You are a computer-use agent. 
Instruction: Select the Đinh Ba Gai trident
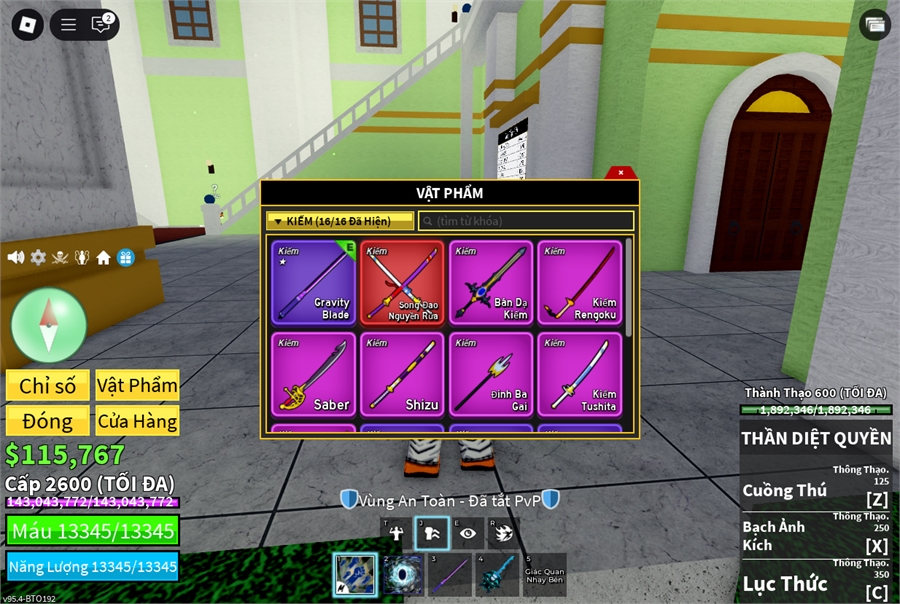pos(490,374)
